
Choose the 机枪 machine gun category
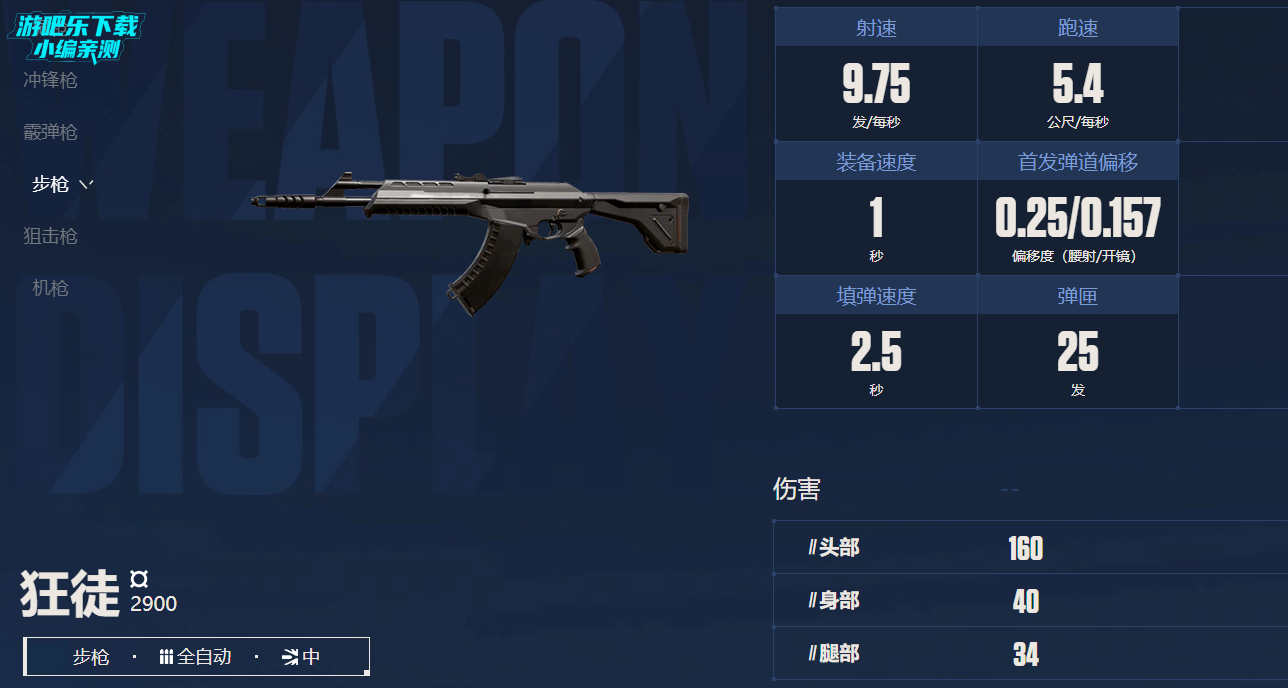click(x=50, y=288)
